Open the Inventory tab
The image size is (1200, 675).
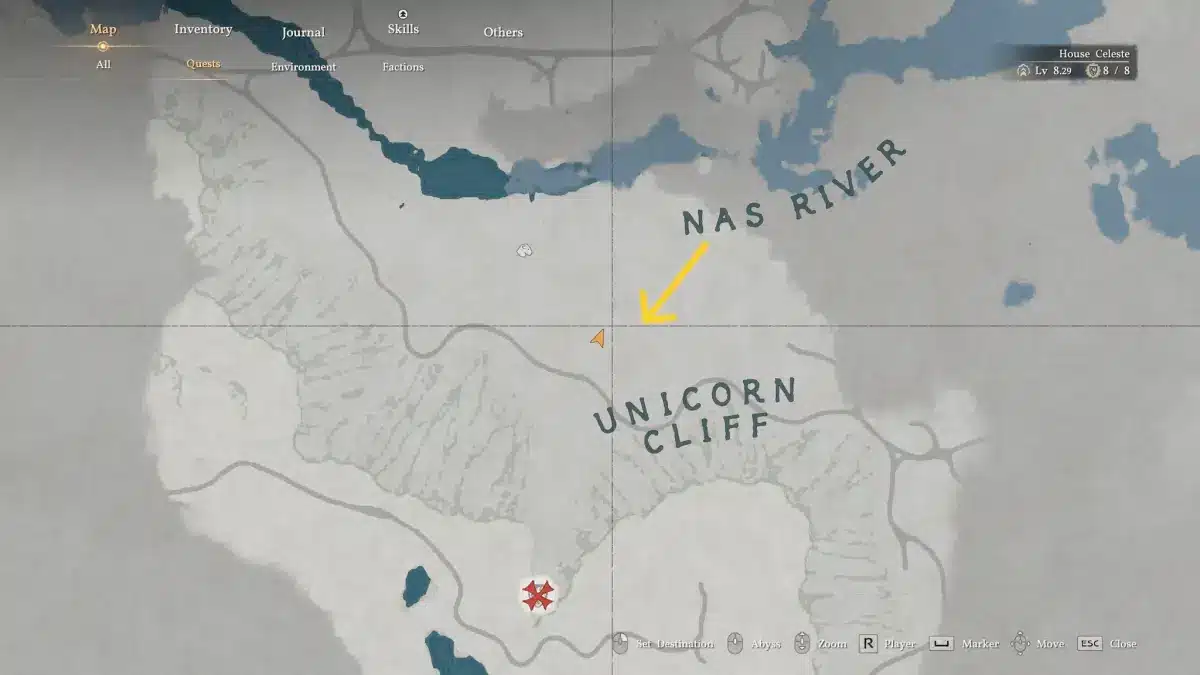pos(203,29)
